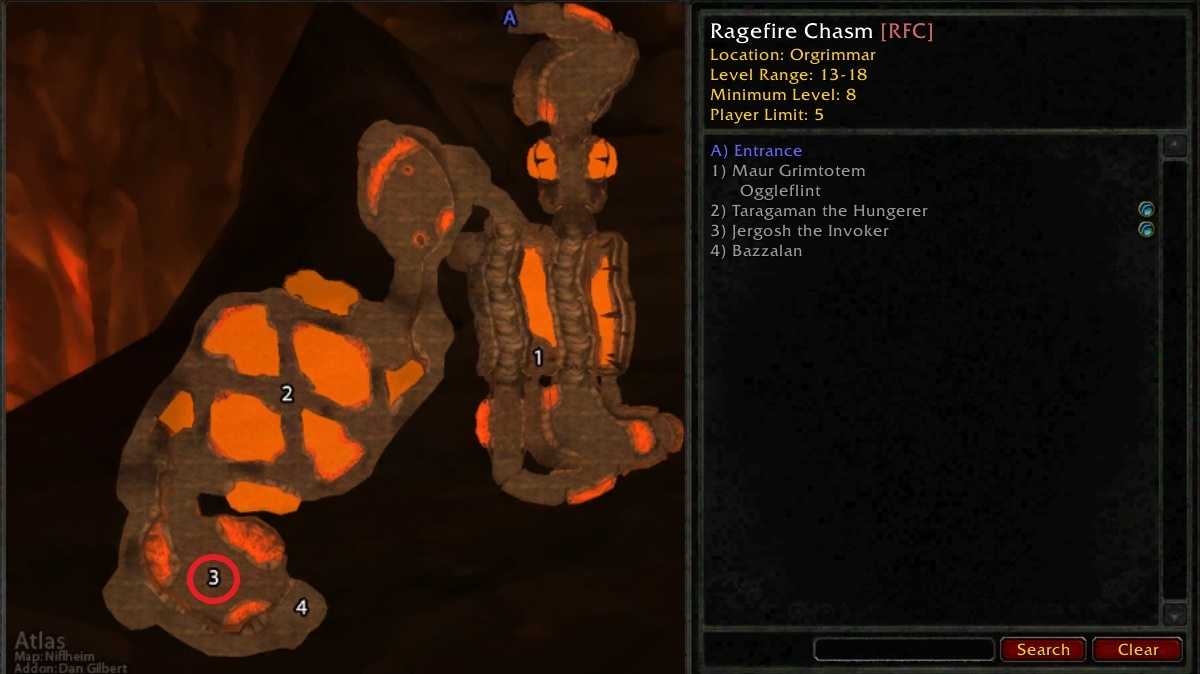Select map marker 1

[538, 357]
